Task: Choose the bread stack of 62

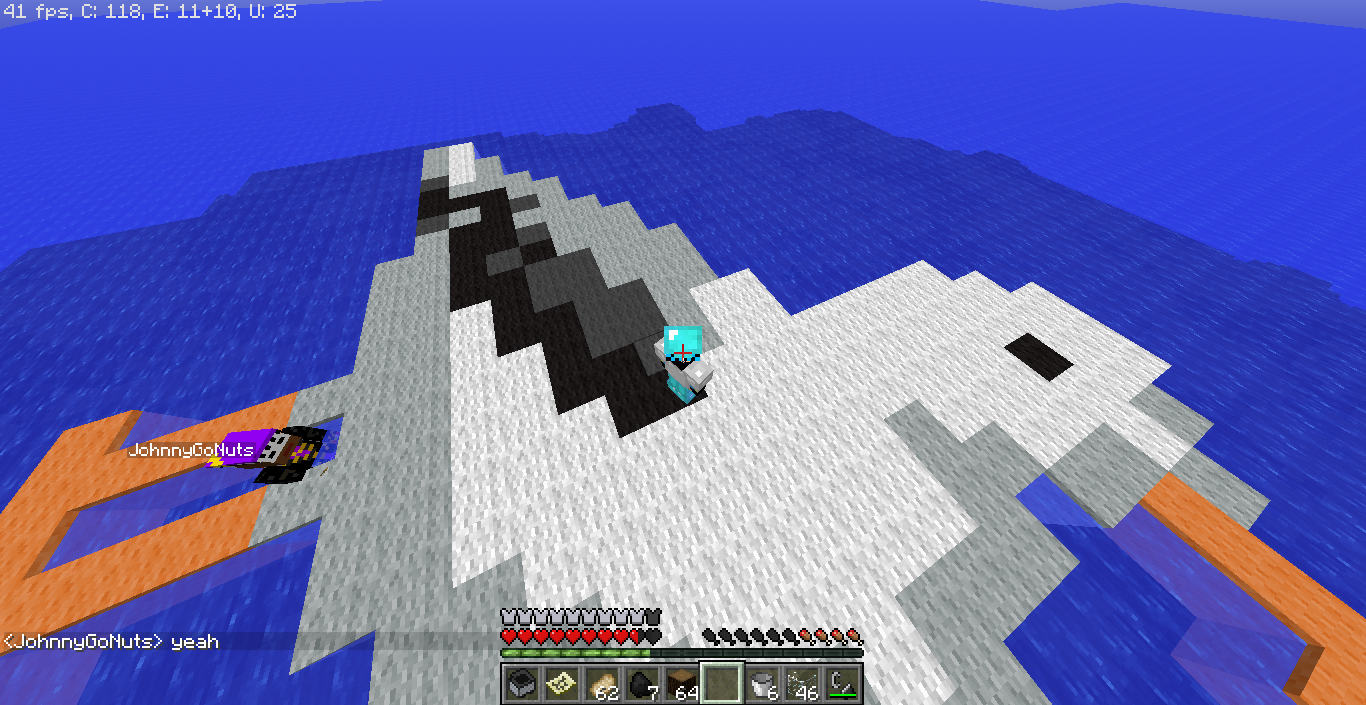Action: [601, 684]
